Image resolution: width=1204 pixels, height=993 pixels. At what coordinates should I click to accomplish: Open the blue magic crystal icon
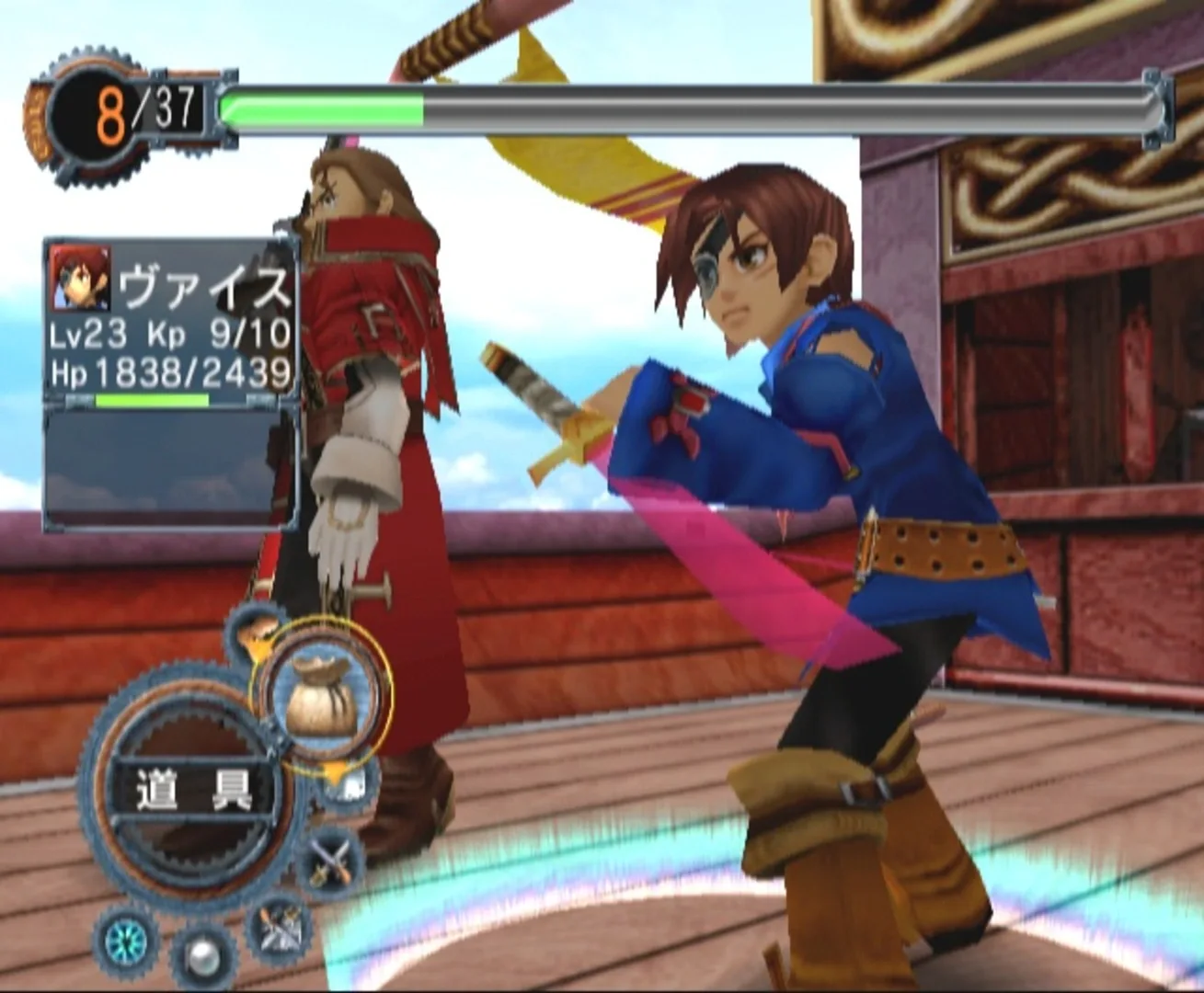click(x=125, y=942)
